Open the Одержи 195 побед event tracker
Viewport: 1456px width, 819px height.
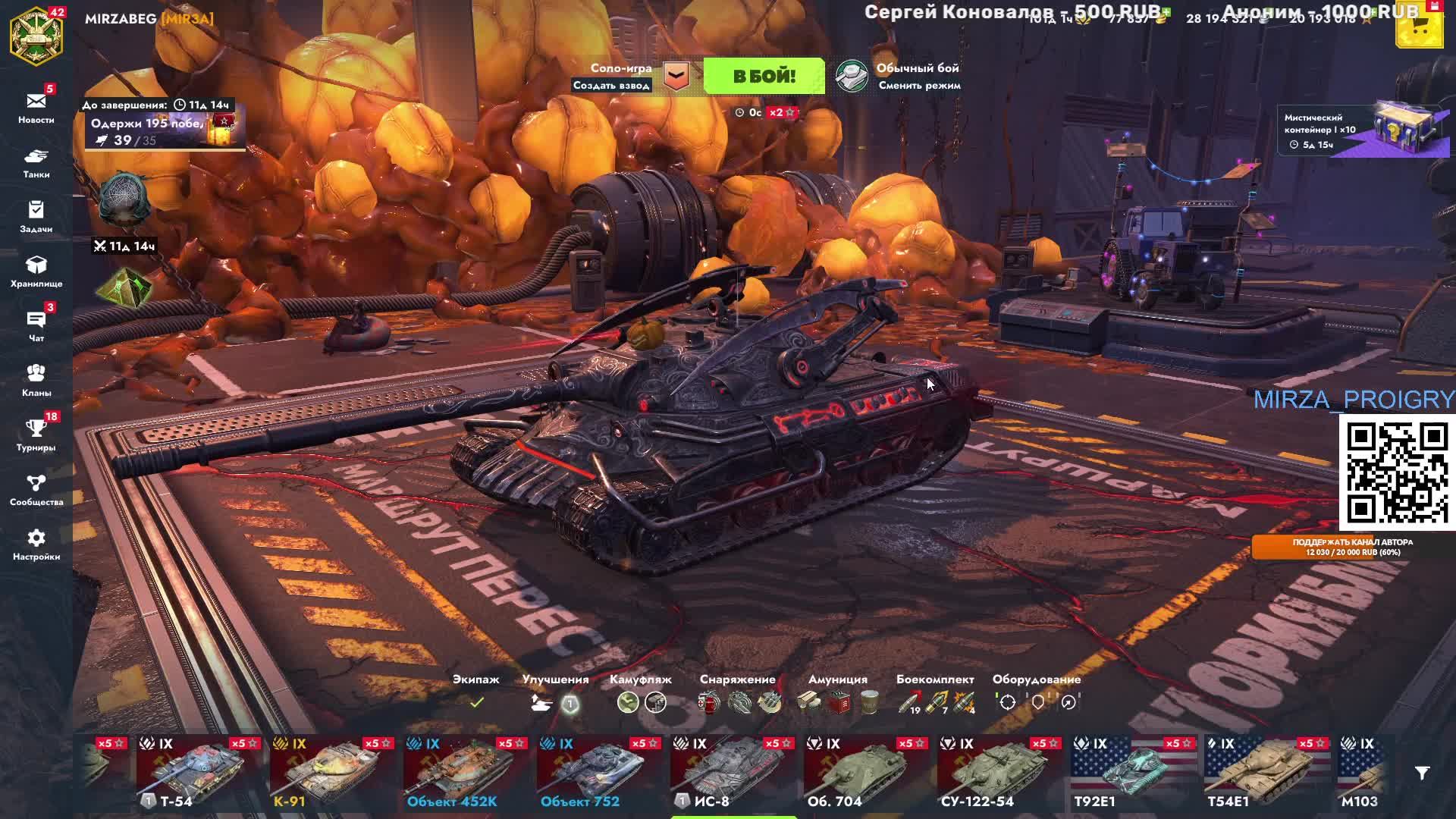coord(163,130)
